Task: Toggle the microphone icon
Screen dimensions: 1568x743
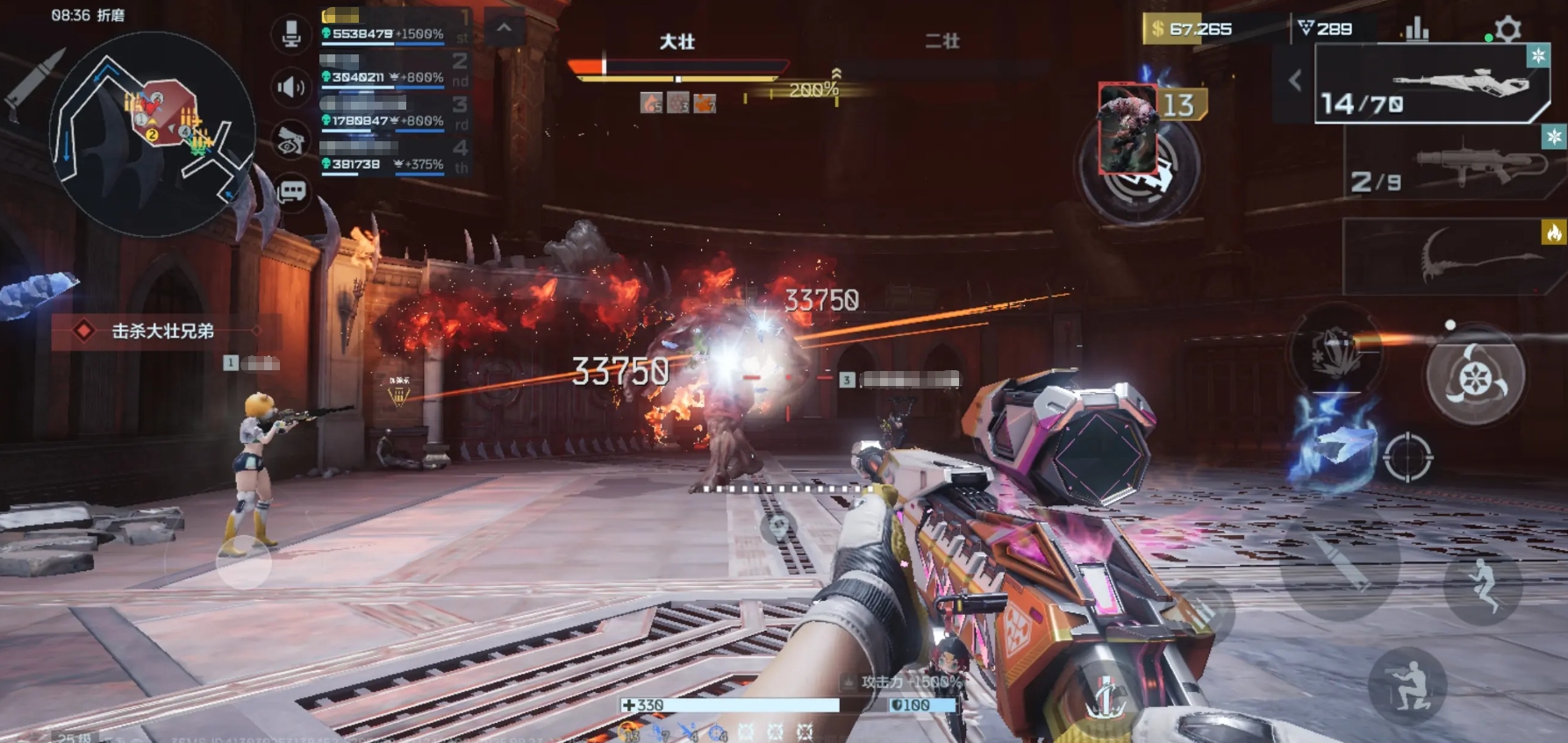Action: pyautogui.click(x=291, y=35)
